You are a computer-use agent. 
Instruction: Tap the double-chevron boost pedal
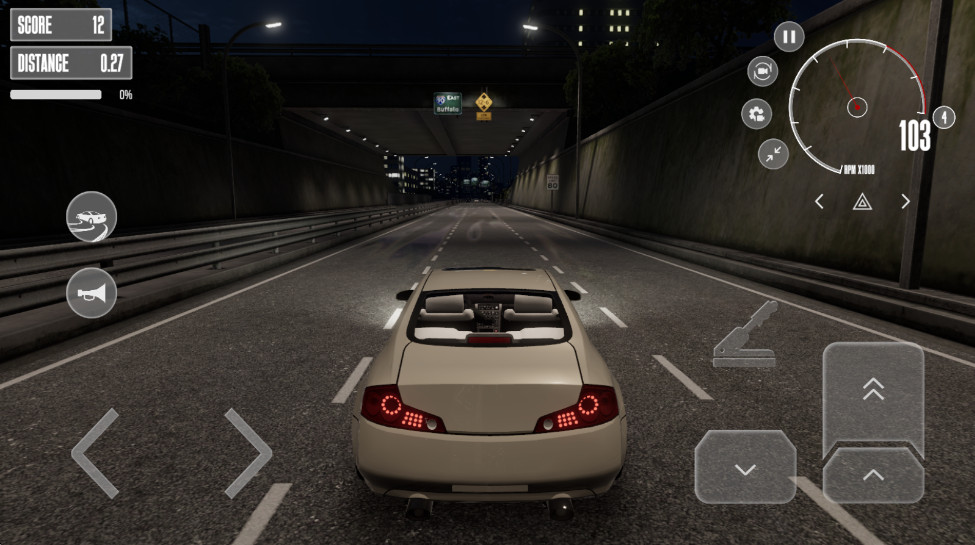[873, 392]
